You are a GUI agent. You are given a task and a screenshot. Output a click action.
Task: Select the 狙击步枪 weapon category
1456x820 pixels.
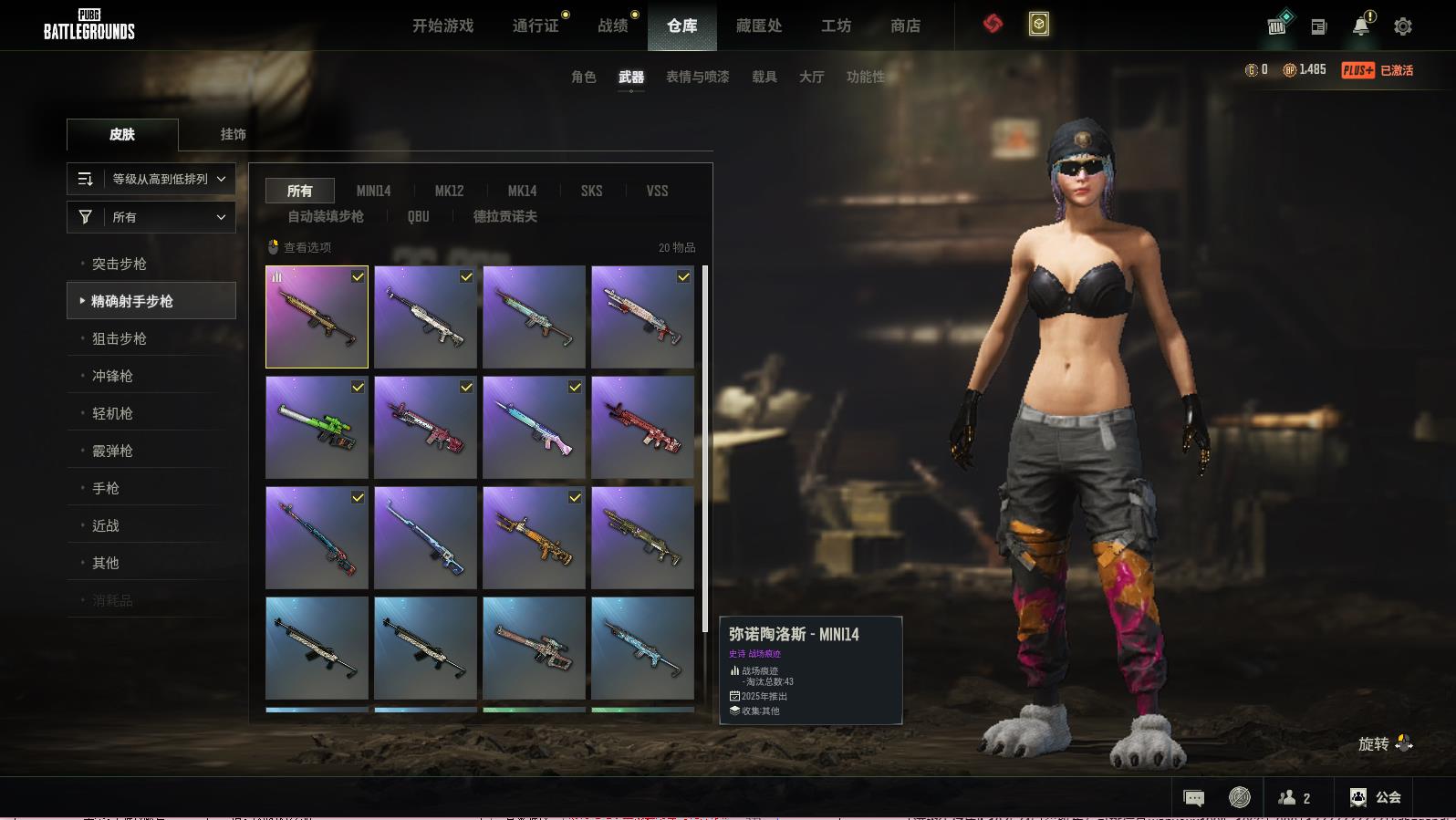pyautogui.click(x=120, y=338)
